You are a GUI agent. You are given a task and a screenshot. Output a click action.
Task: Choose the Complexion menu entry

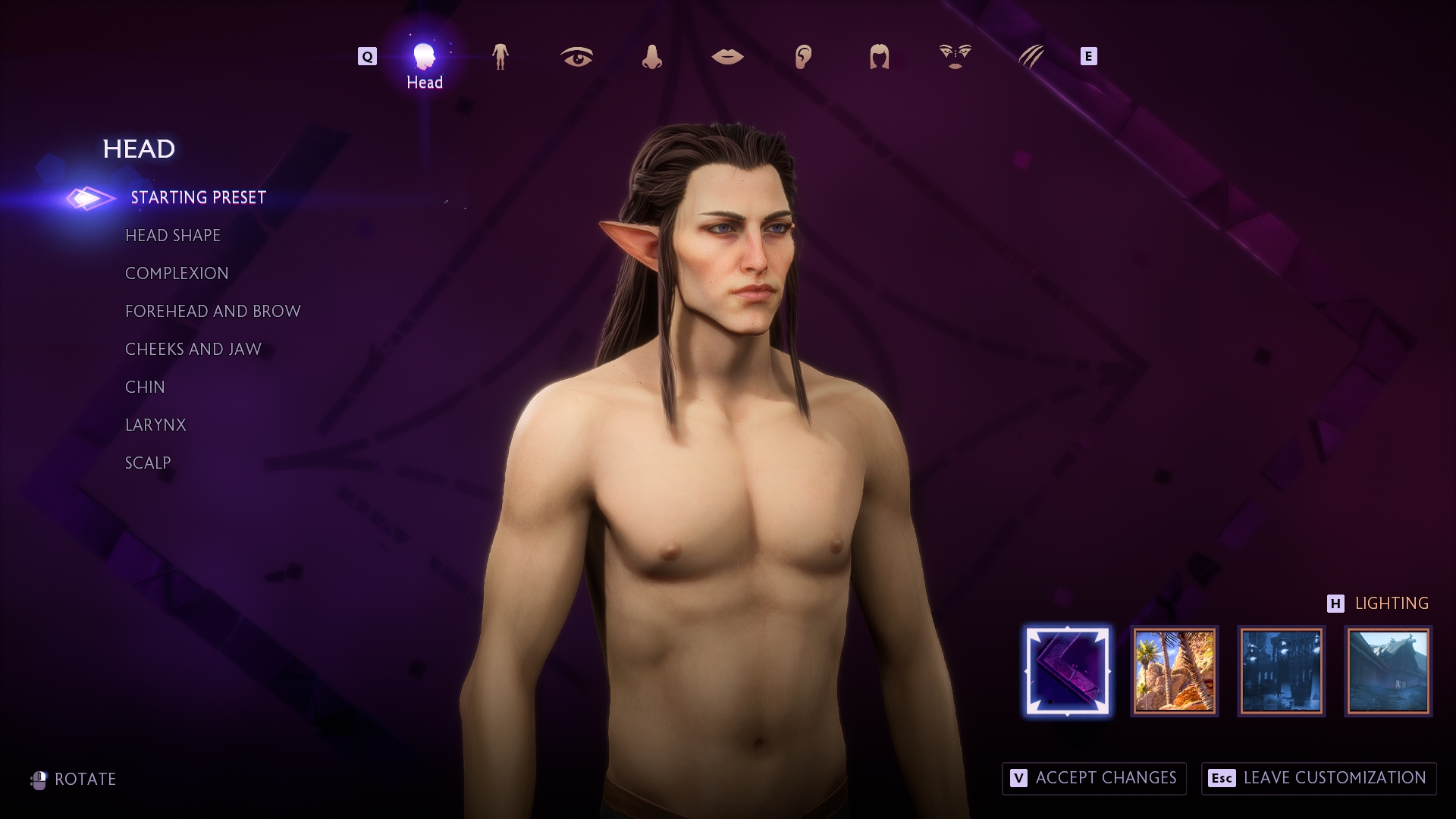[x=177, y=274]
